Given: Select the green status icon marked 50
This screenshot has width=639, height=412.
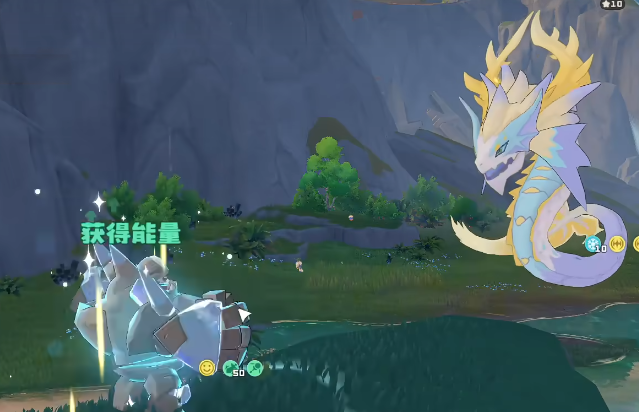Looking at the screenshot, I should click(x=231, y=368).
